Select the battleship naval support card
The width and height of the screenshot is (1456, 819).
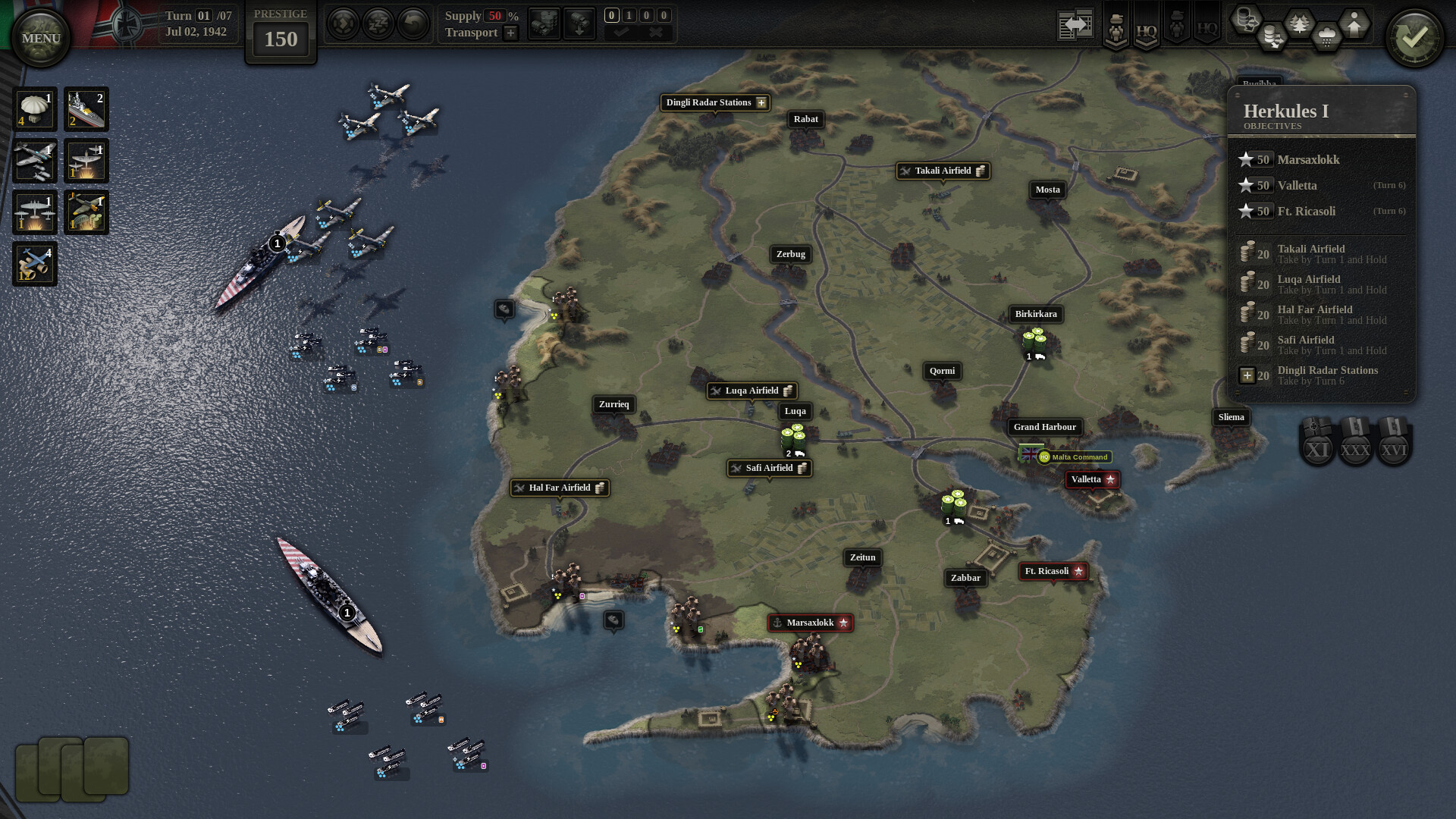(x=86, y=109)
